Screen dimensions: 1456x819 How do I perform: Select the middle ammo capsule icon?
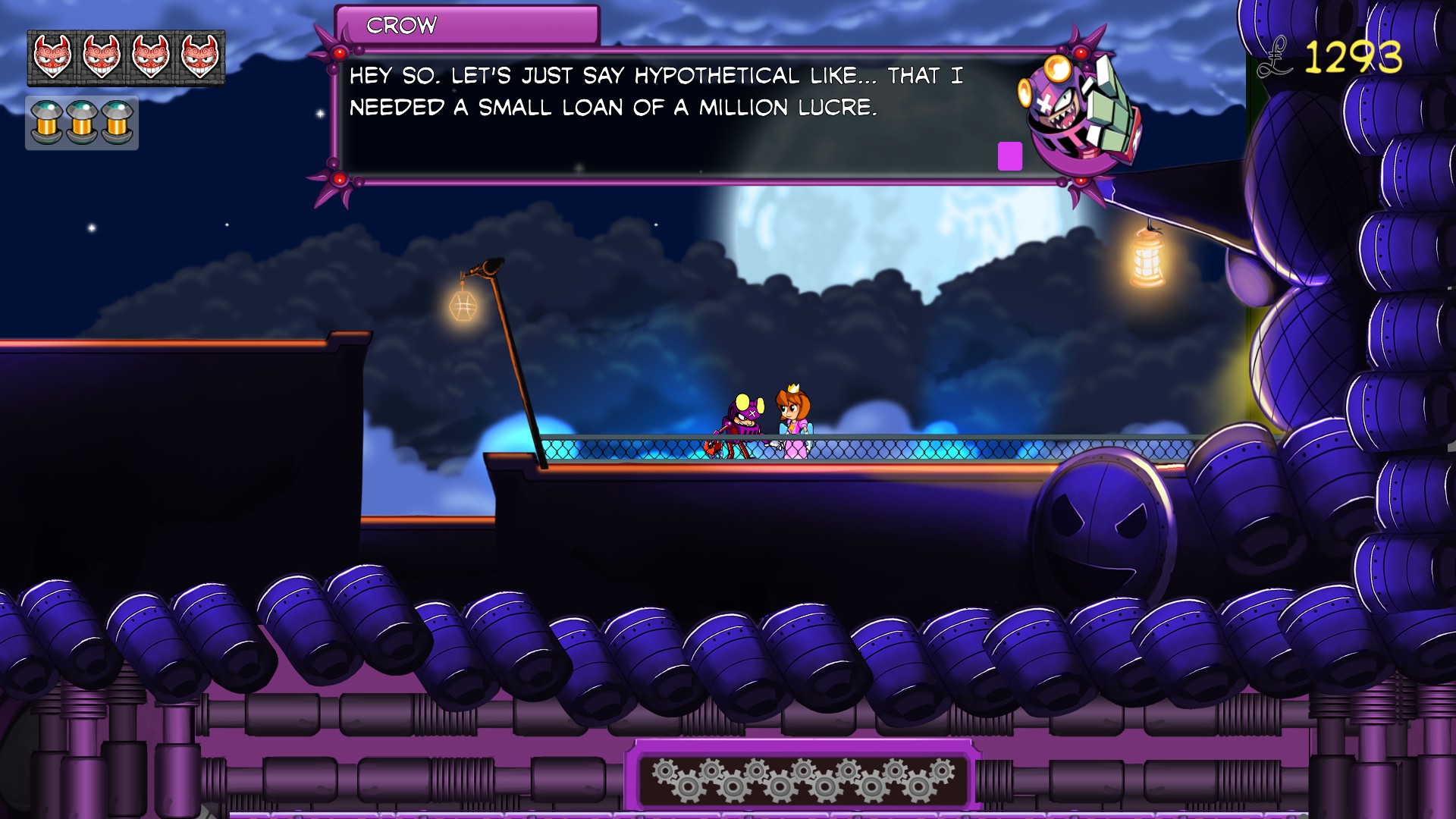click(81, 123)
